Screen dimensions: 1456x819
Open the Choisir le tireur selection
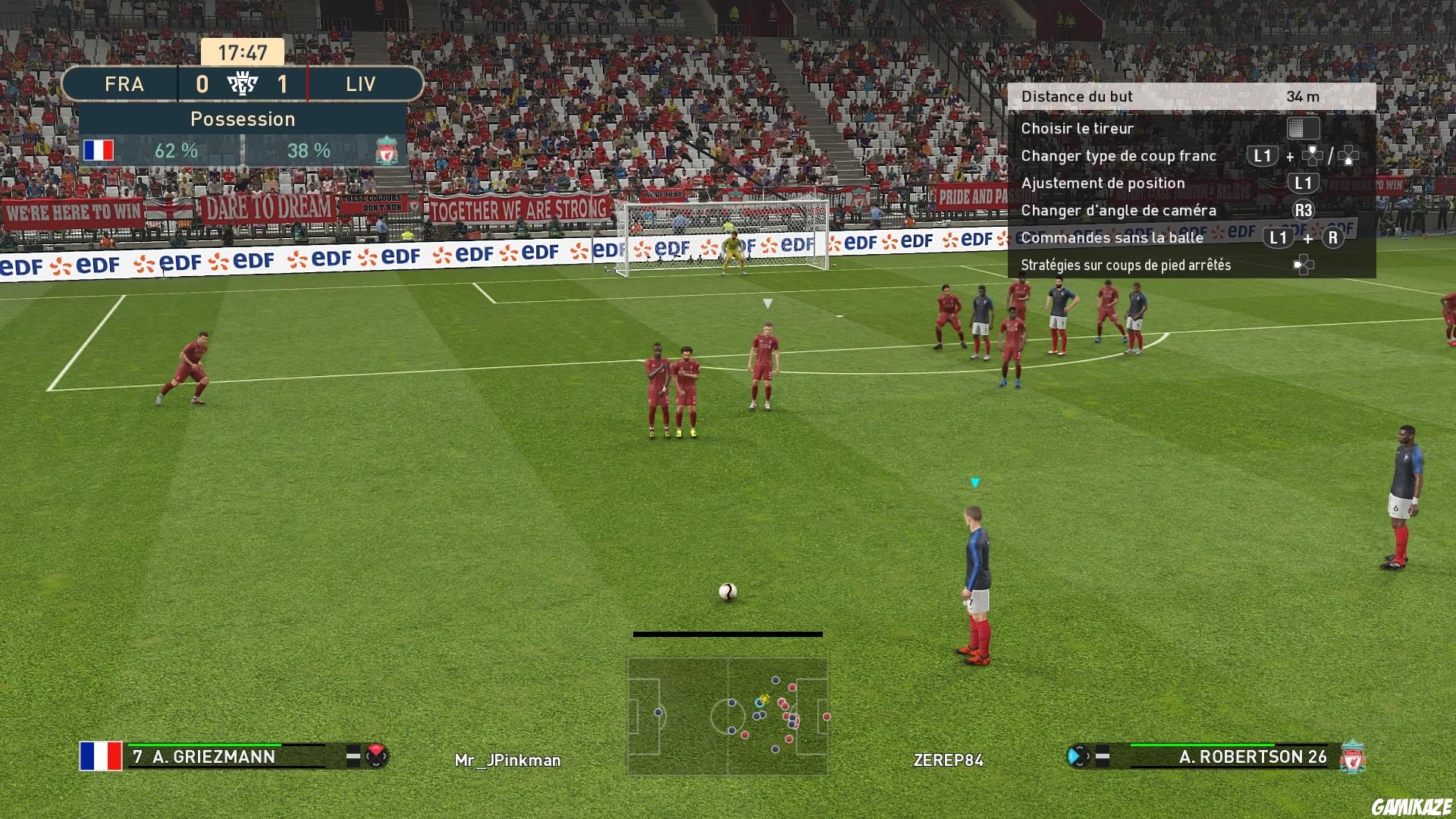coord(1077,128)
